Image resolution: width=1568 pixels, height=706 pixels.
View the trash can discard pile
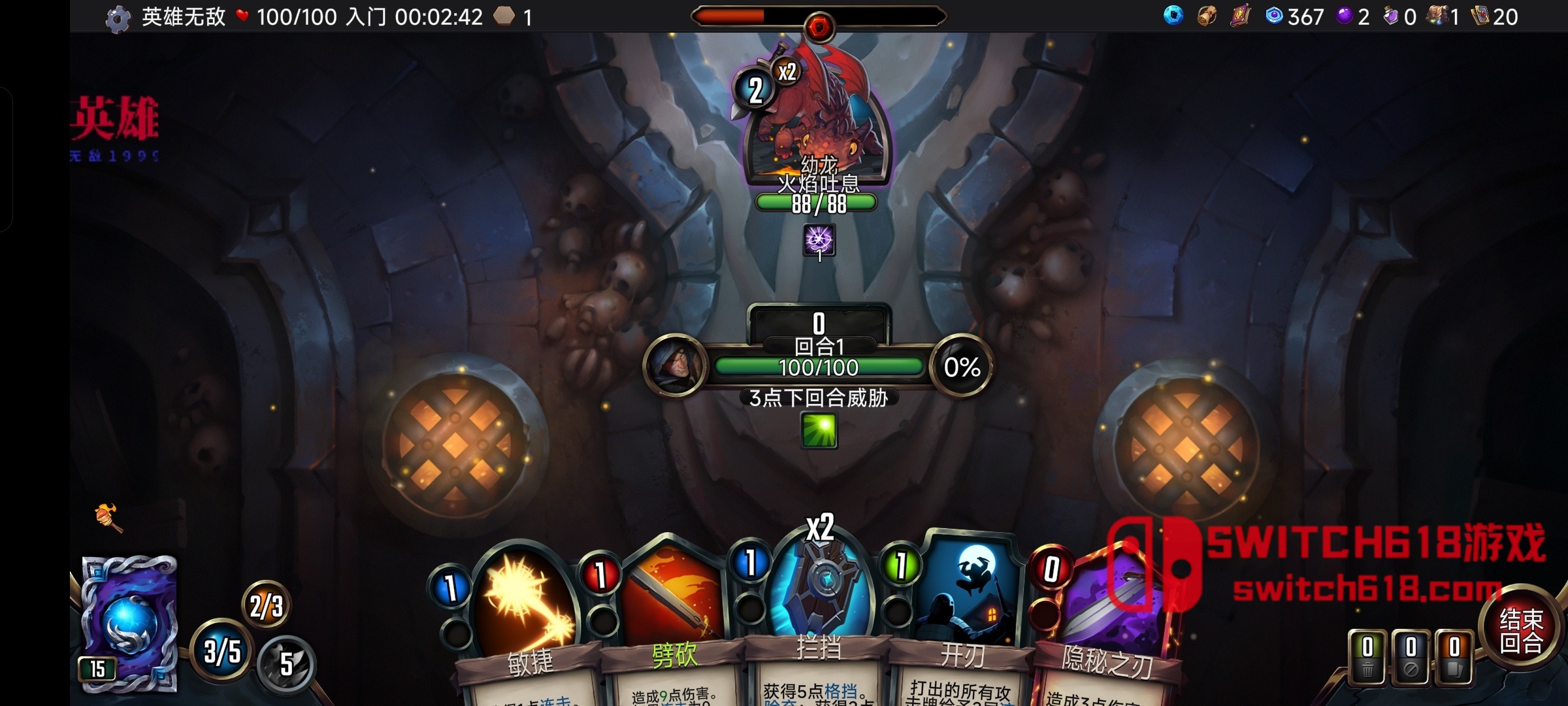click(x=1367, y=657)
